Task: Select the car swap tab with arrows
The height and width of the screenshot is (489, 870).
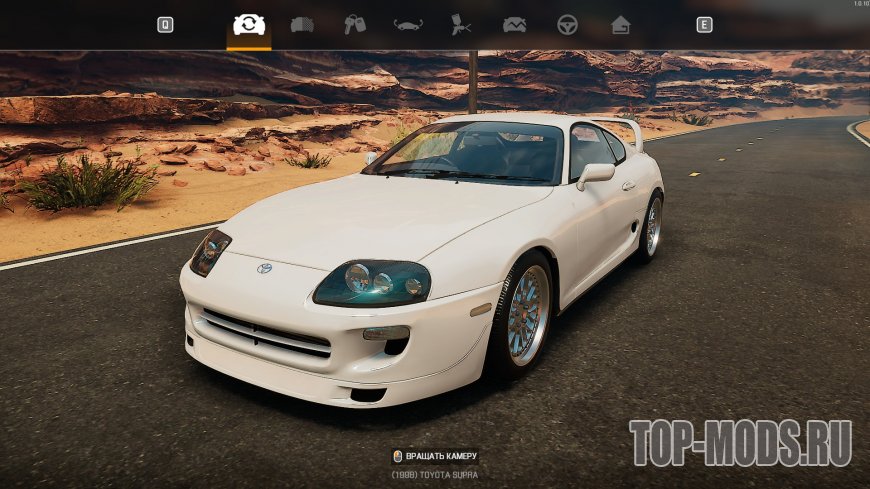Action: point(248,25)
